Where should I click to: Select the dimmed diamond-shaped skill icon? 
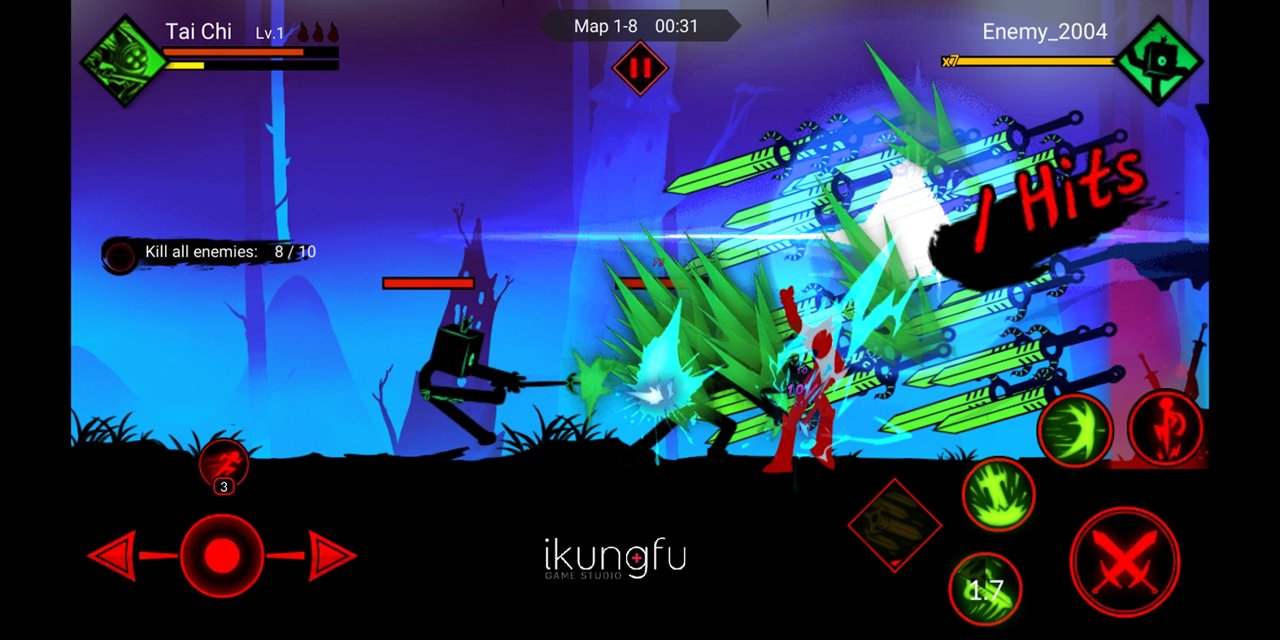894,524
